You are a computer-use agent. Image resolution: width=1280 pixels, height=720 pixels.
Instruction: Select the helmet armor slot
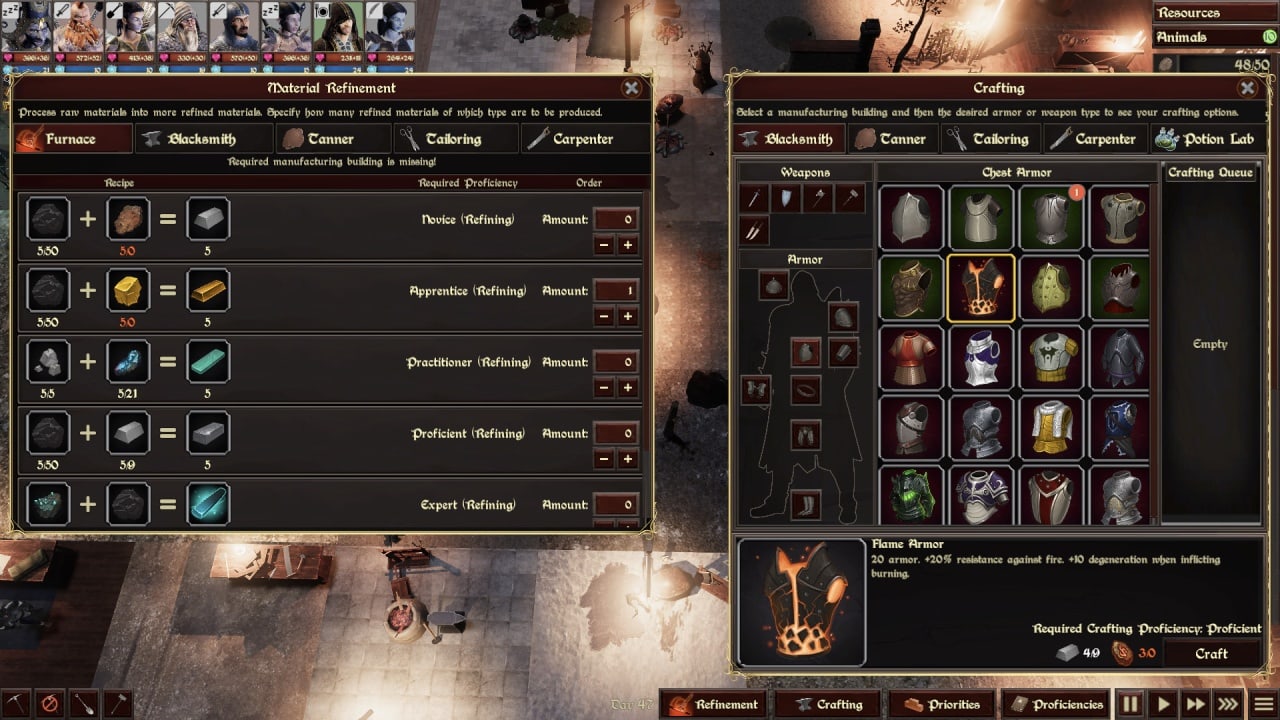773,287
